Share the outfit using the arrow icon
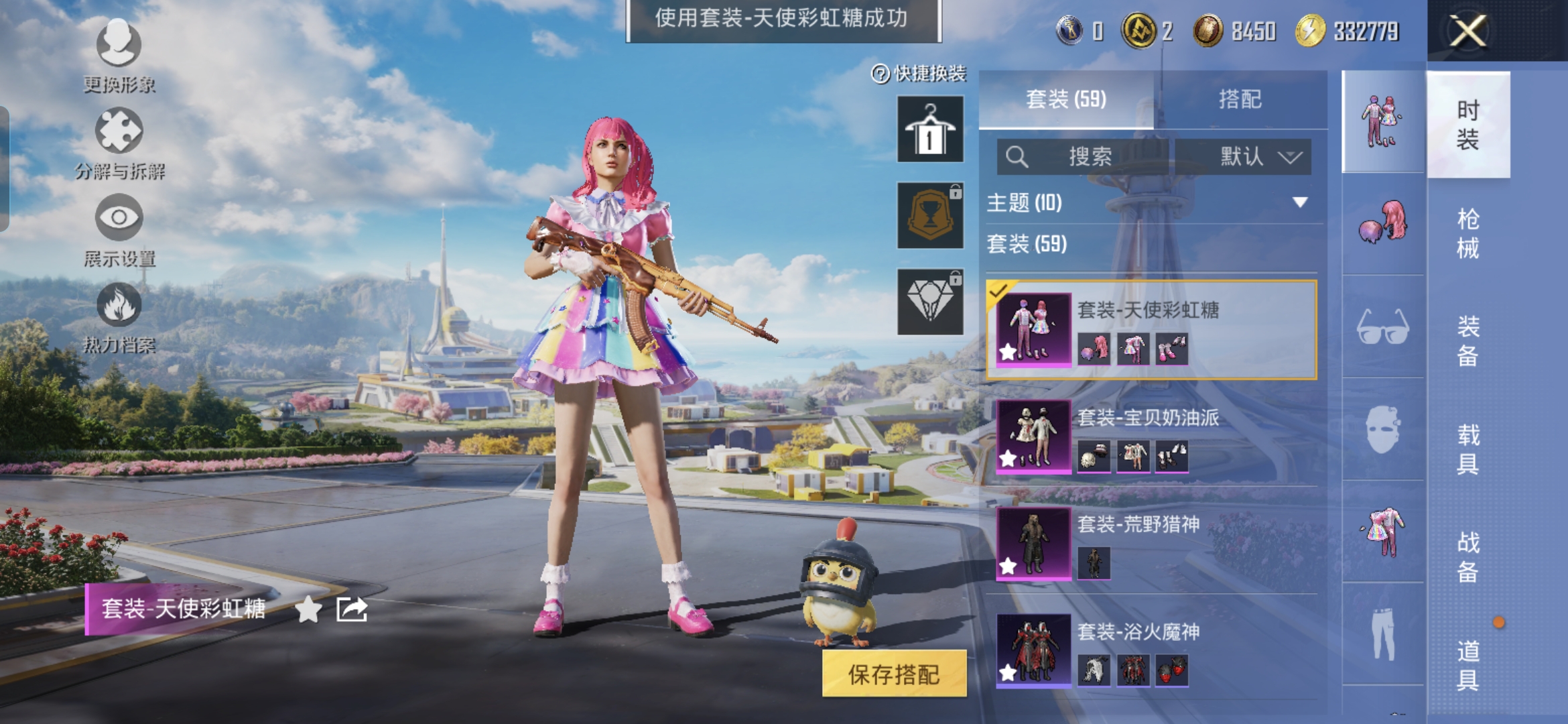 click(x=352, y=609)
